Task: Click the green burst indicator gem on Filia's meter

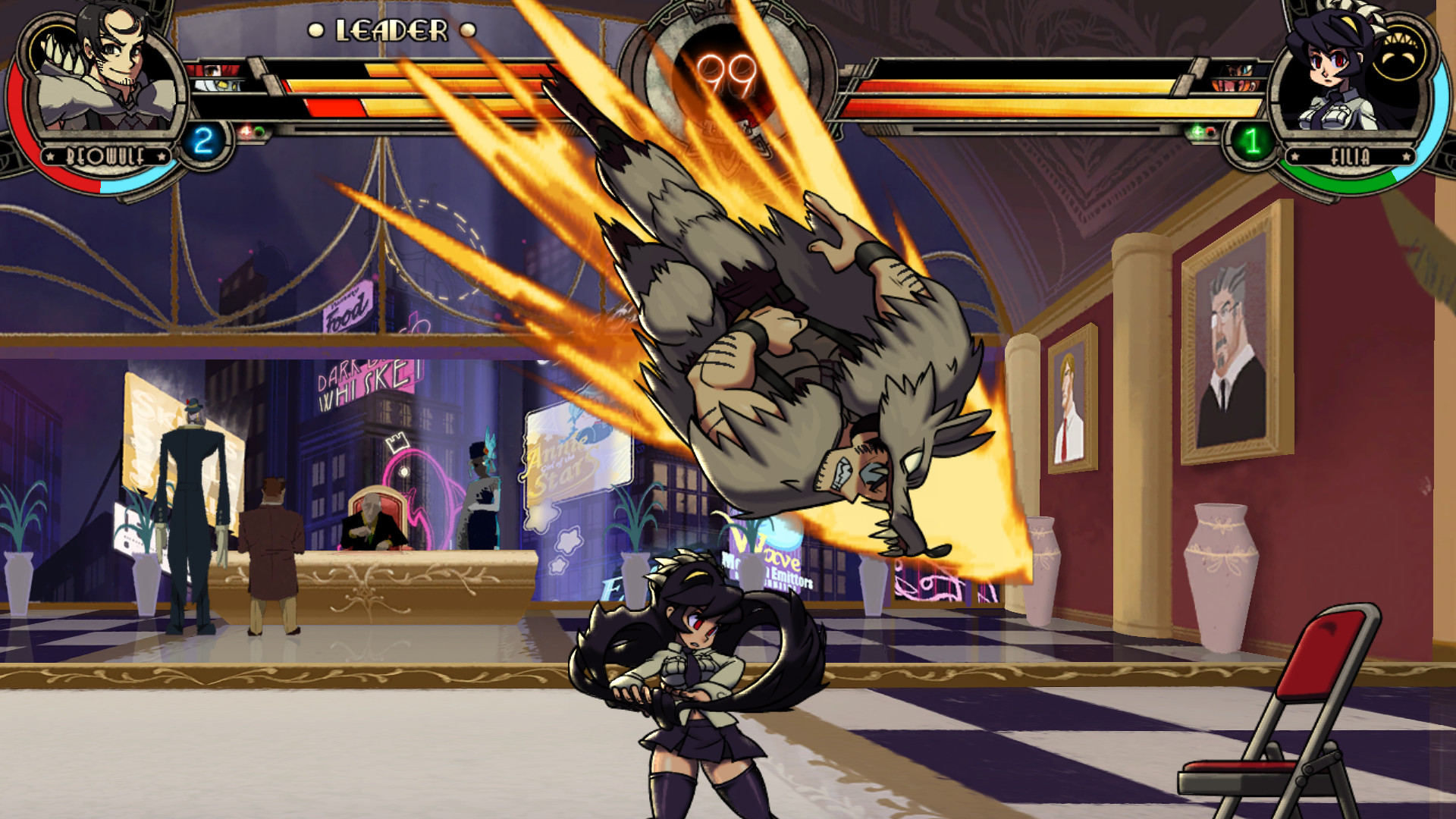Action: click(x=1197, y=133)
